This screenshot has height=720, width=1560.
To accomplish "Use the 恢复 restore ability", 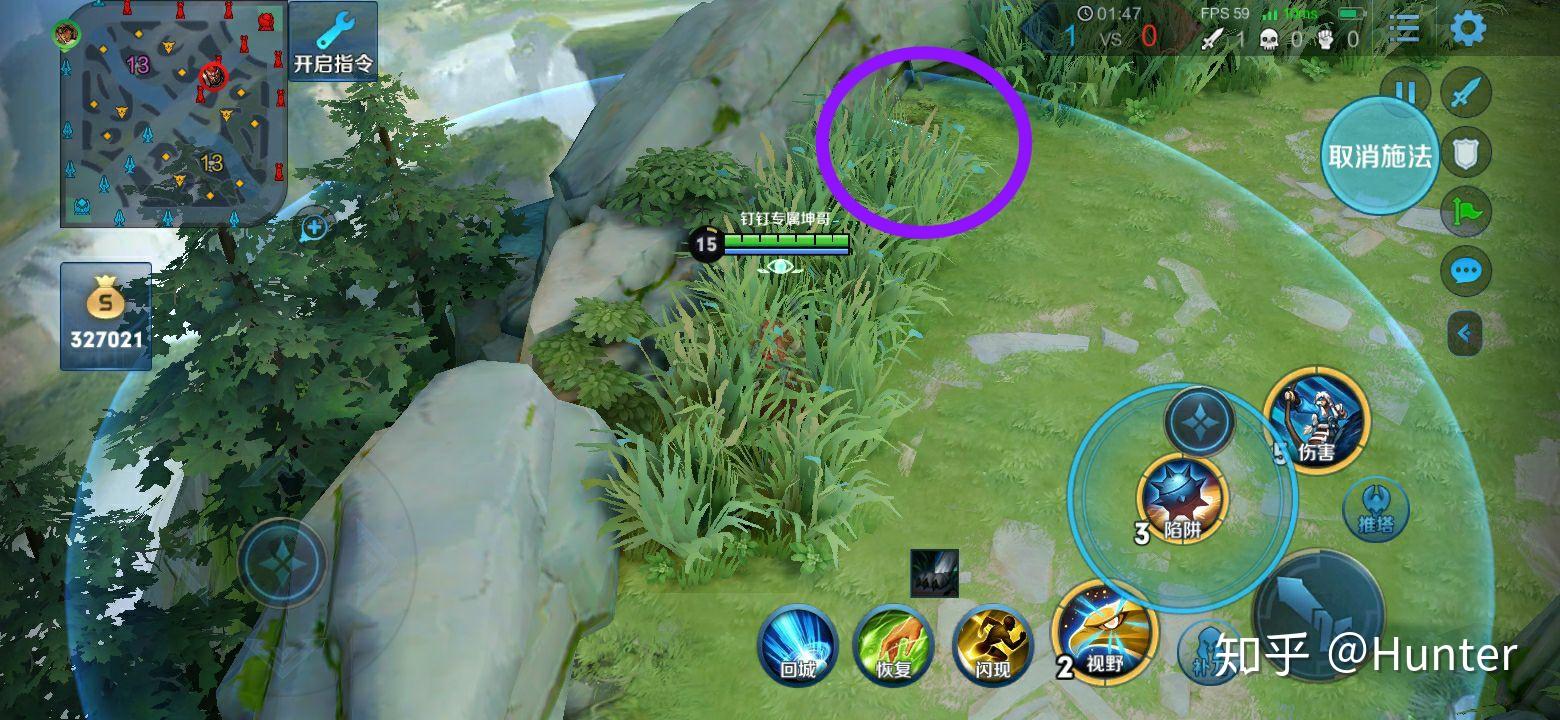I will tap(894, 645).
